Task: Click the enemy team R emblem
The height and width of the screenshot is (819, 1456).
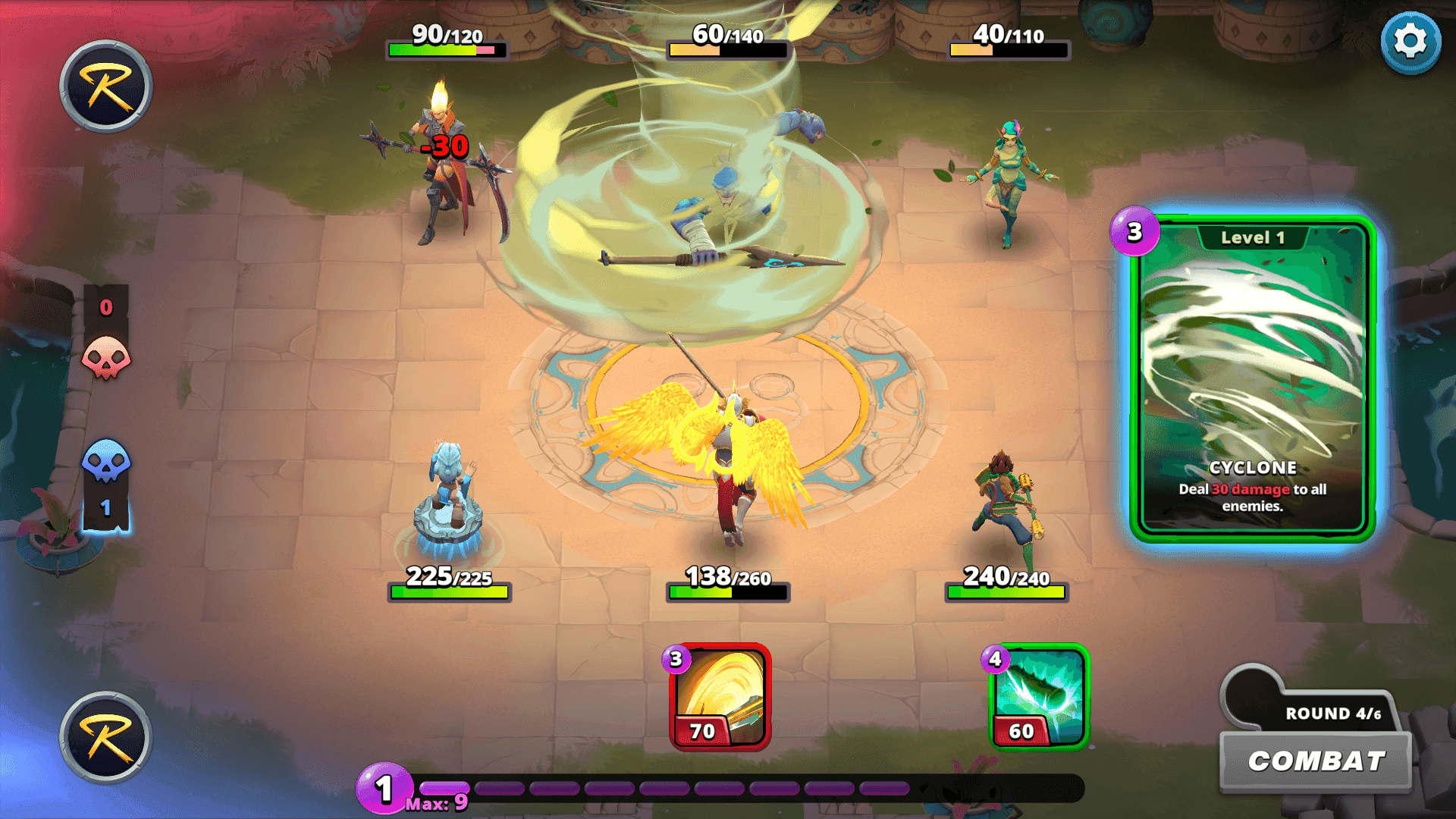Action: tap(106, 86)
